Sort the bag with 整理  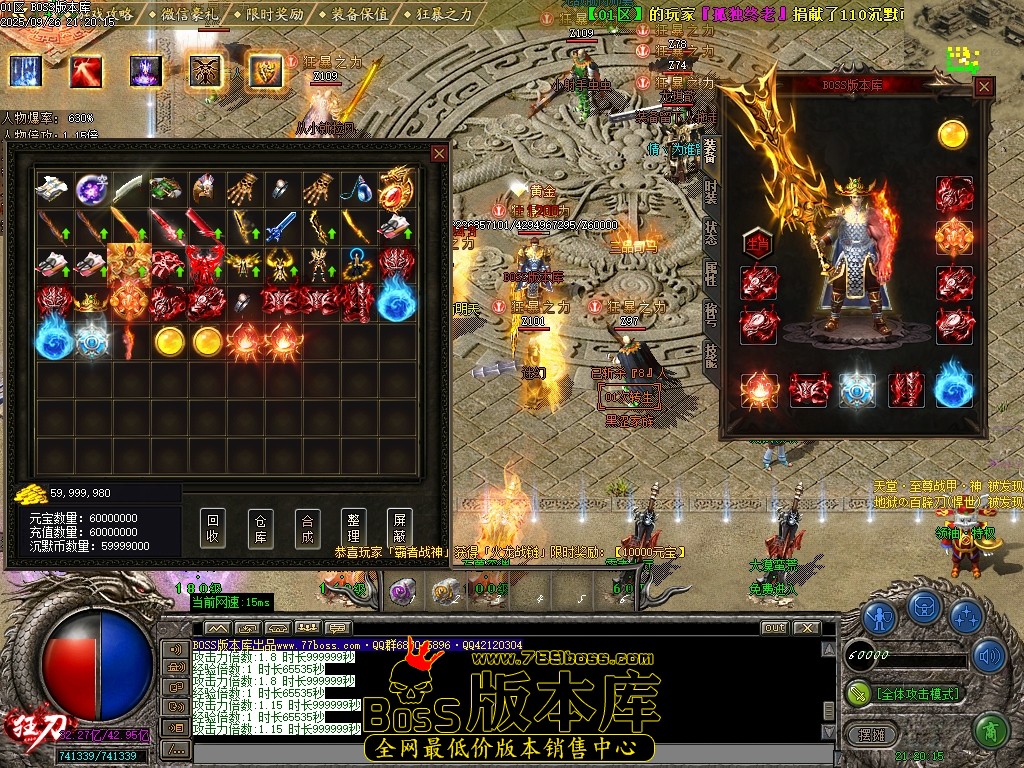pyautogui.click(x=353, y=528)
